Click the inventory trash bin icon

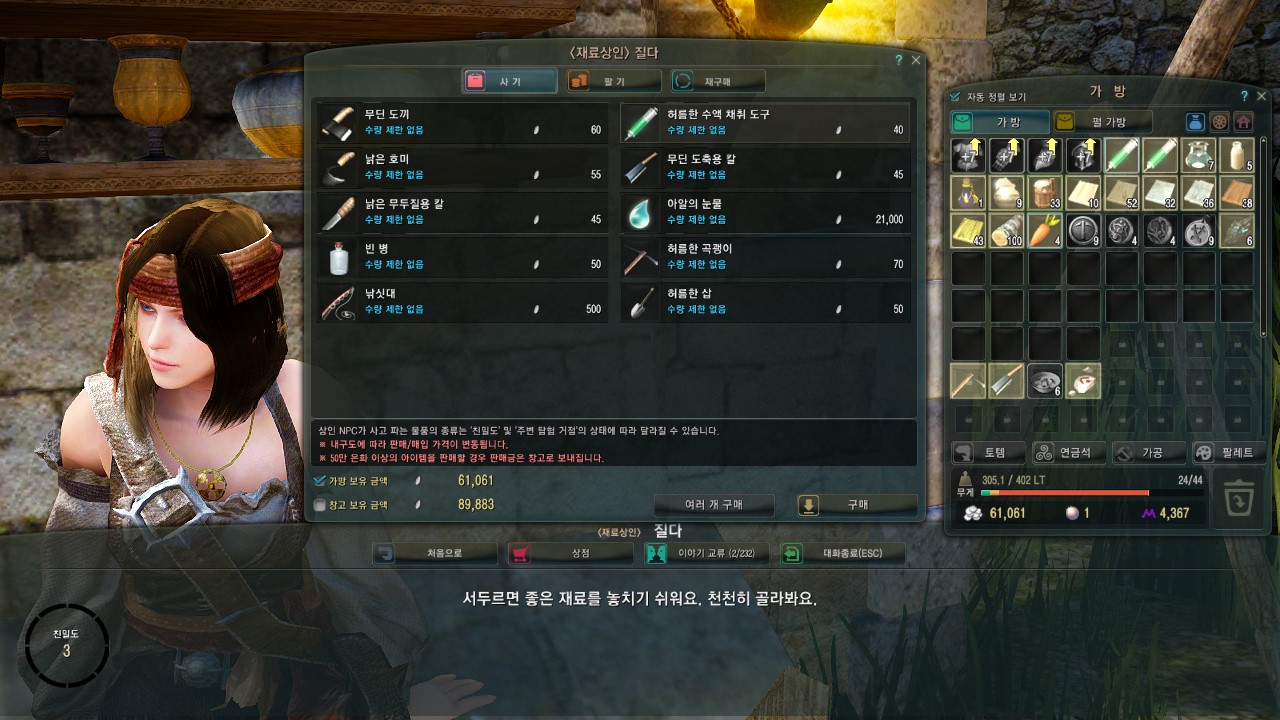(x=1239, y=497)
